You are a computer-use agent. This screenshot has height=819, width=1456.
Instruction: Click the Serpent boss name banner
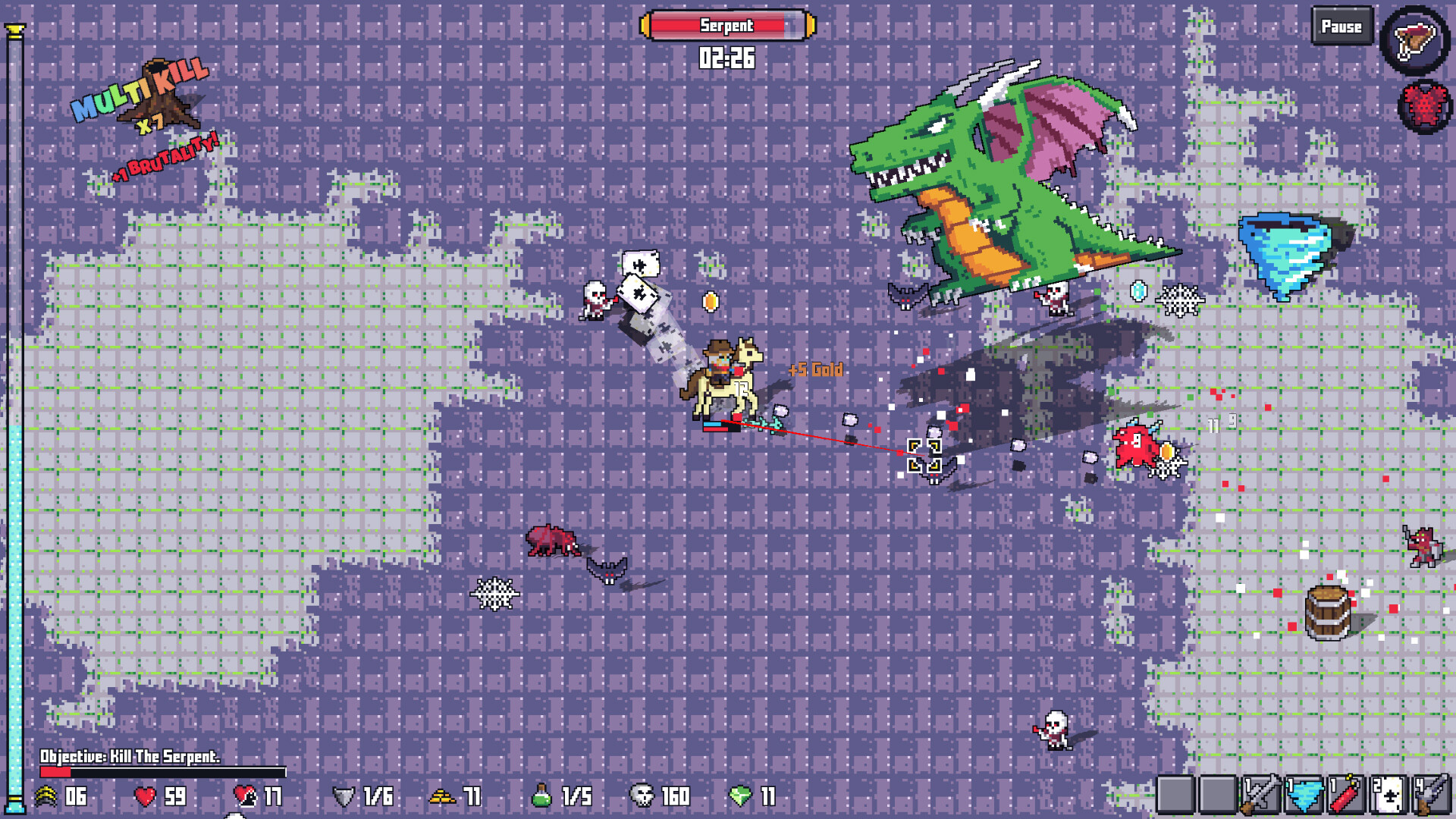pyautogui.click(x=726, y=25)
